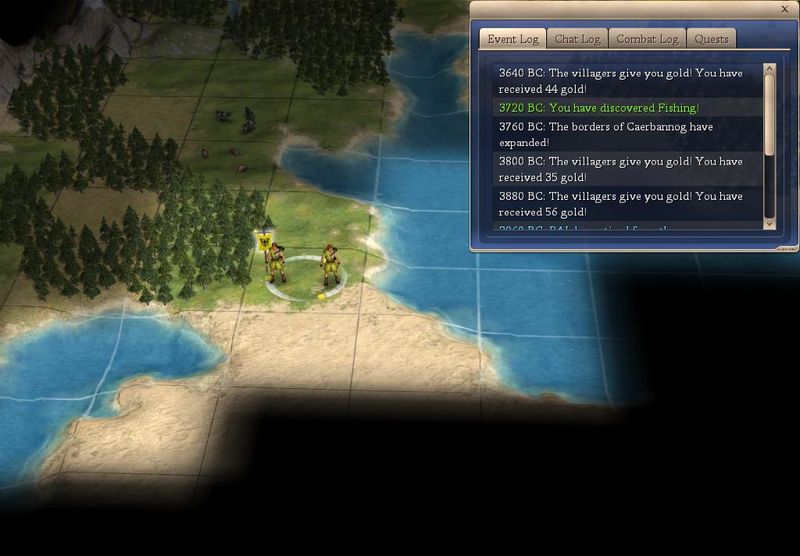
Task: Click the log scrollbar's up arrow
Action: (769, 71)
